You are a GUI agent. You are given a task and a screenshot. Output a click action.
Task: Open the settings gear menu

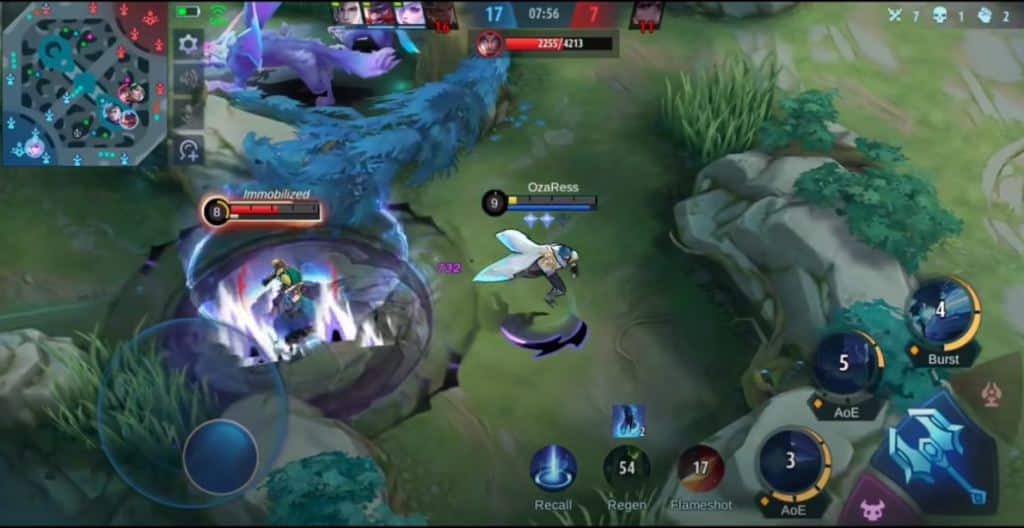click(188, 44)
